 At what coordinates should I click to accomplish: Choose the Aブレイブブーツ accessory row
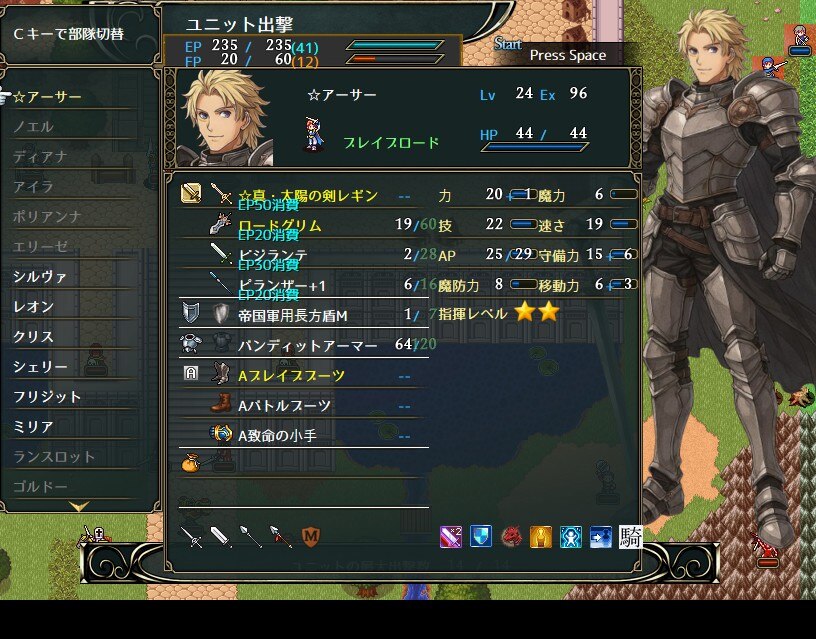coord(292,375)
